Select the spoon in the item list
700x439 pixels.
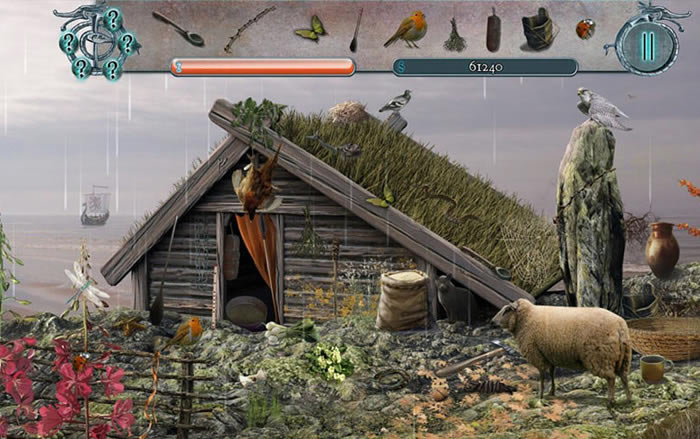179,28
